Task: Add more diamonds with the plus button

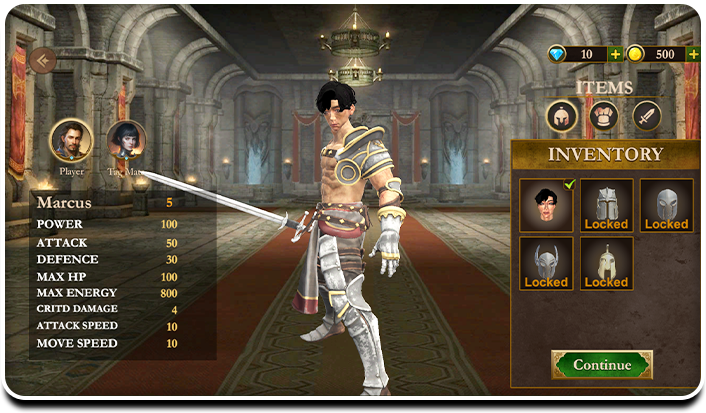Action: click(614, 54)
